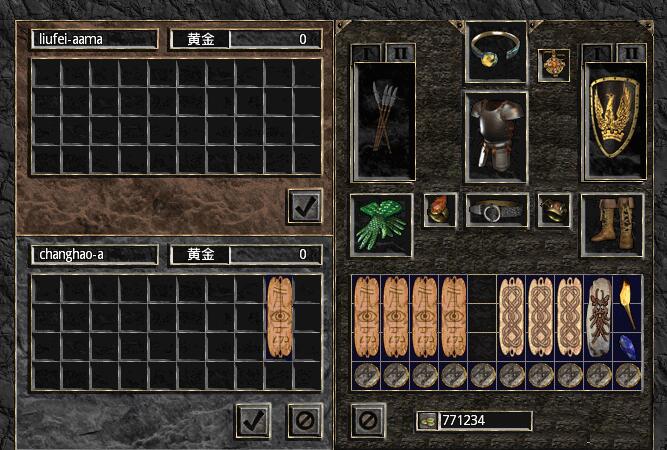Select the ring slot next to the gloves

pos(439,210)
